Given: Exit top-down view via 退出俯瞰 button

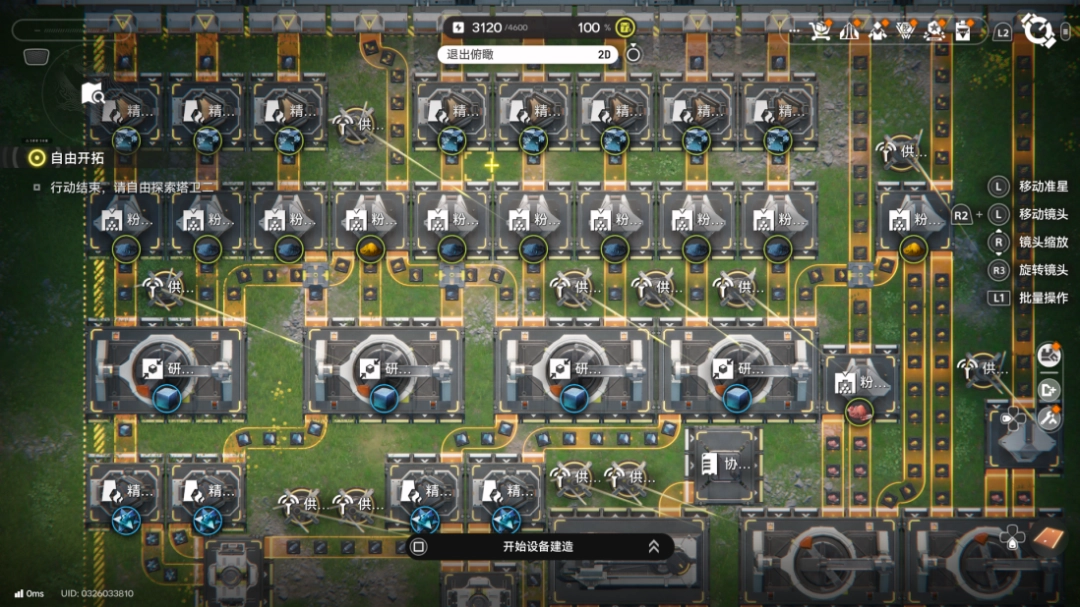Looking at the screenshot, I should 527,54.
